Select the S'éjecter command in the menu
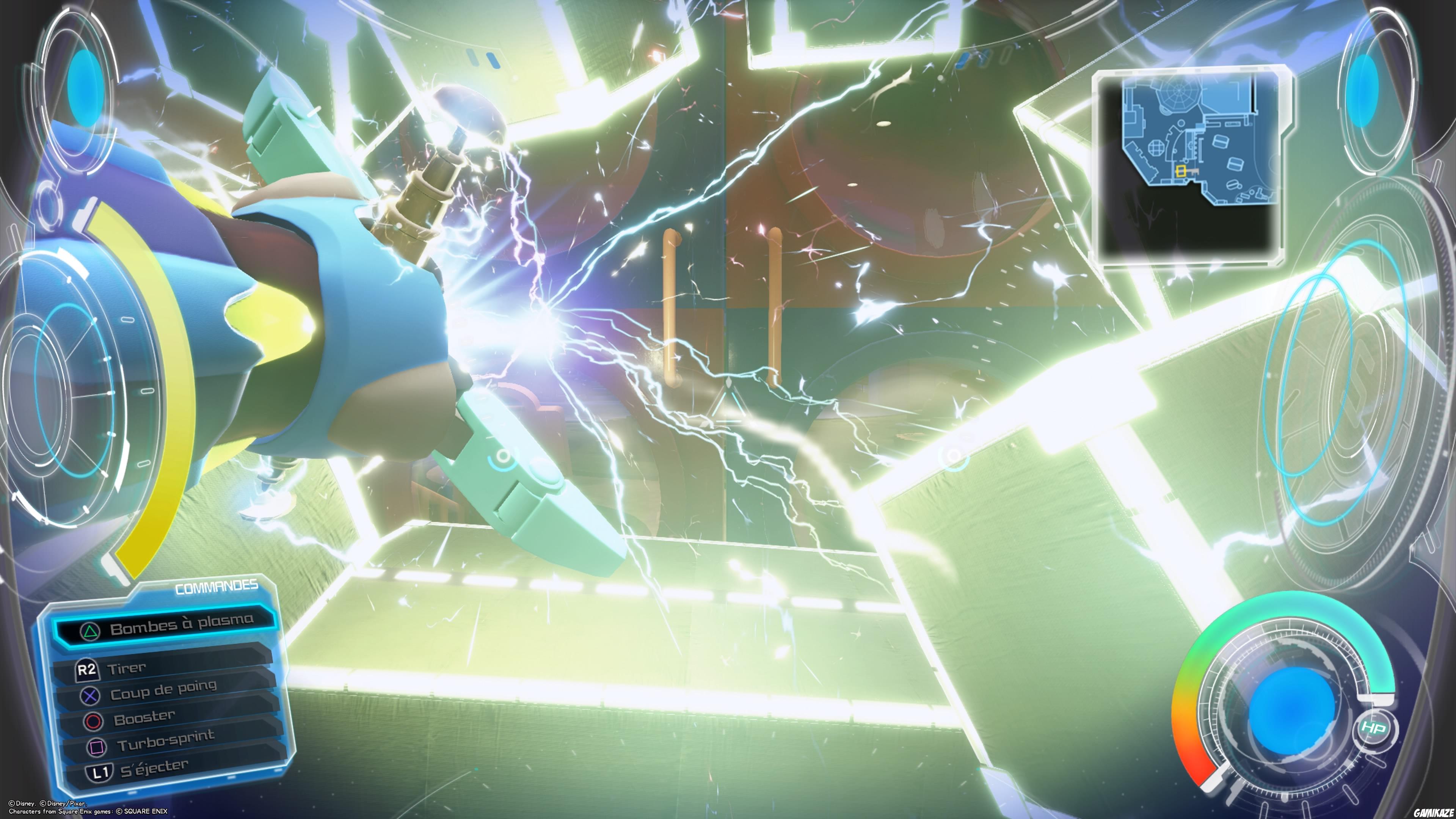 [x=154, y=769]
